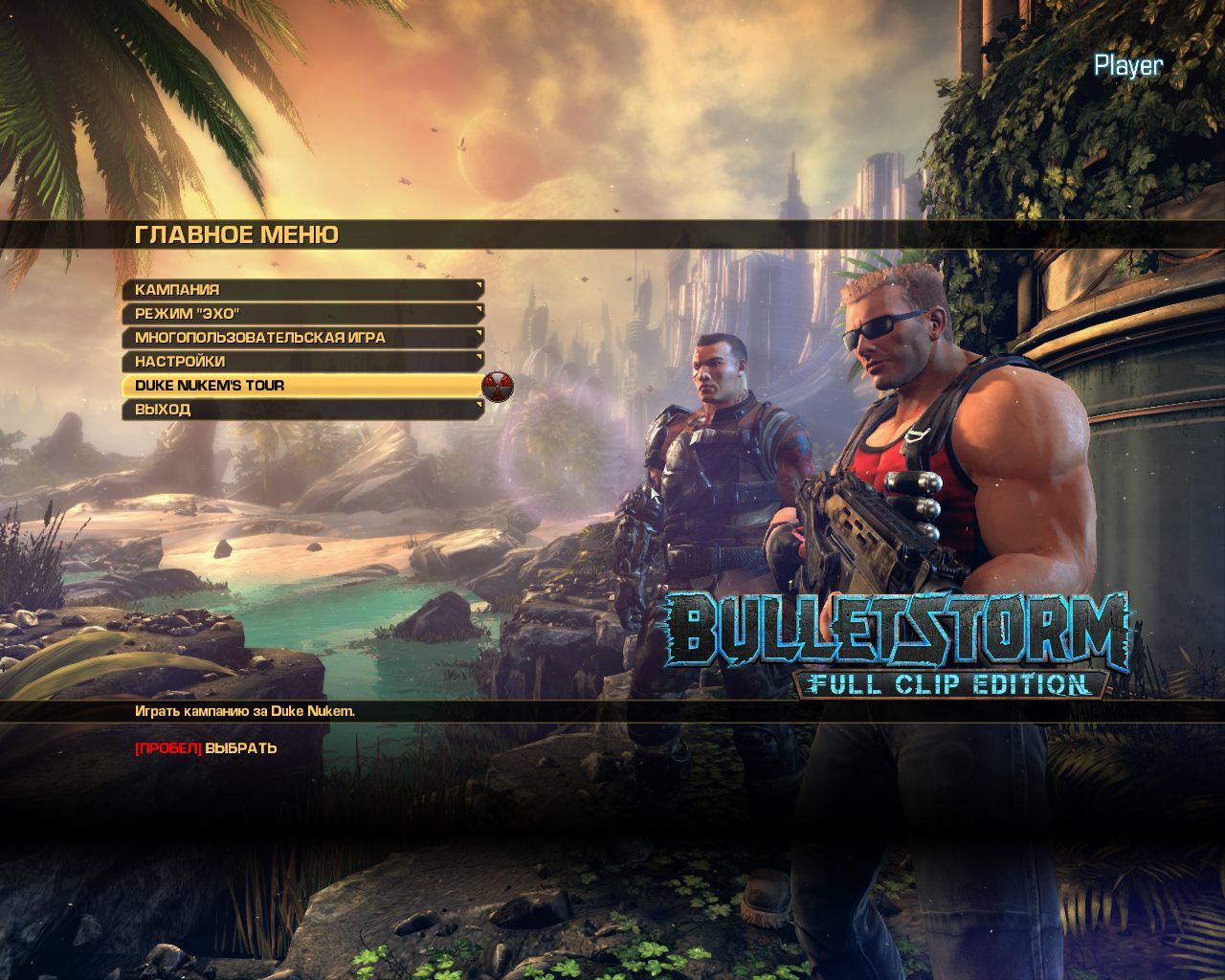Click the Full Clip Edition subtitle badge
This screenshot has height=980, width=1225.
tap(947, 684)
